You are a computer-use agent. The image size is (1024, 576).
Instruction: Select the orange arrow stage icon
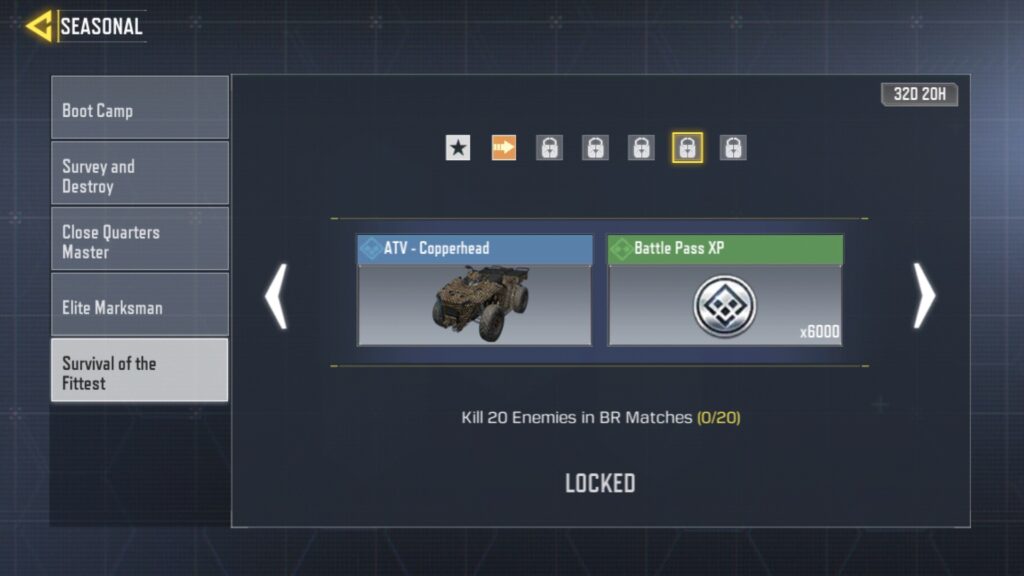pos(504,148)
